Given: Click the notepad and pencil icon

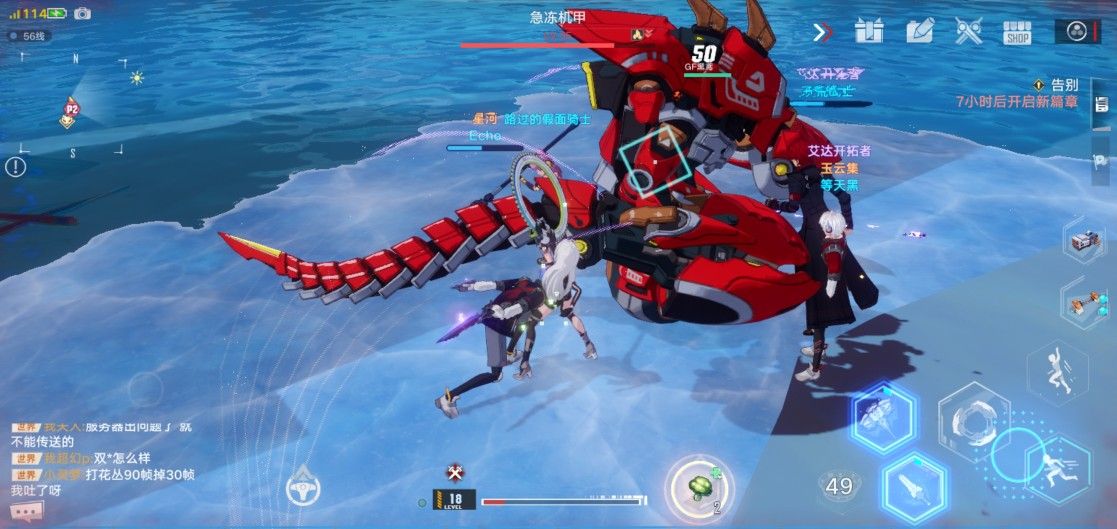Looking at the screenshot, I should [x=919, y=31].
